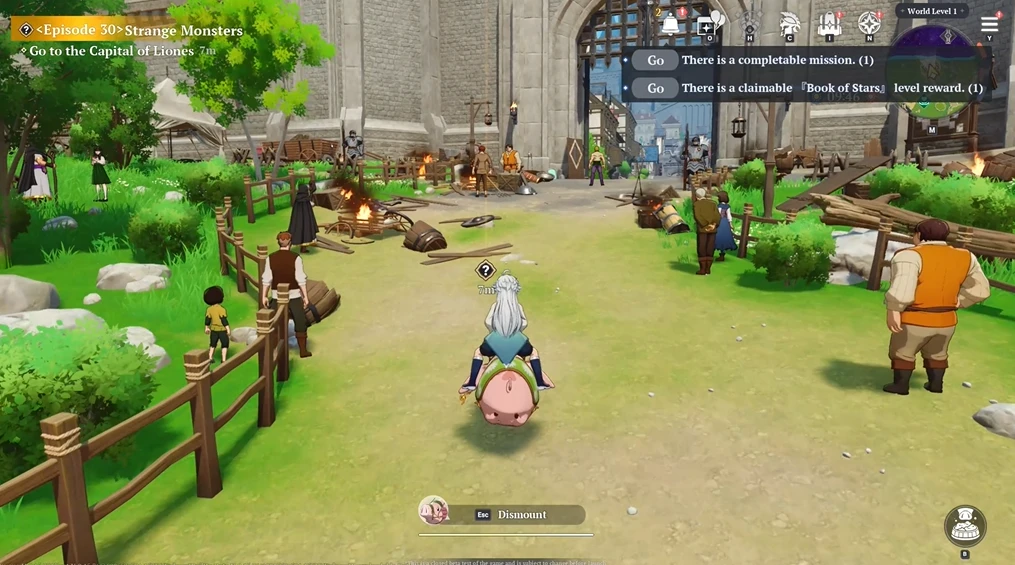Click the Dismount button
Image resolution: width=1015 pixels, height=565 pixels.
[x=522, y=515]
